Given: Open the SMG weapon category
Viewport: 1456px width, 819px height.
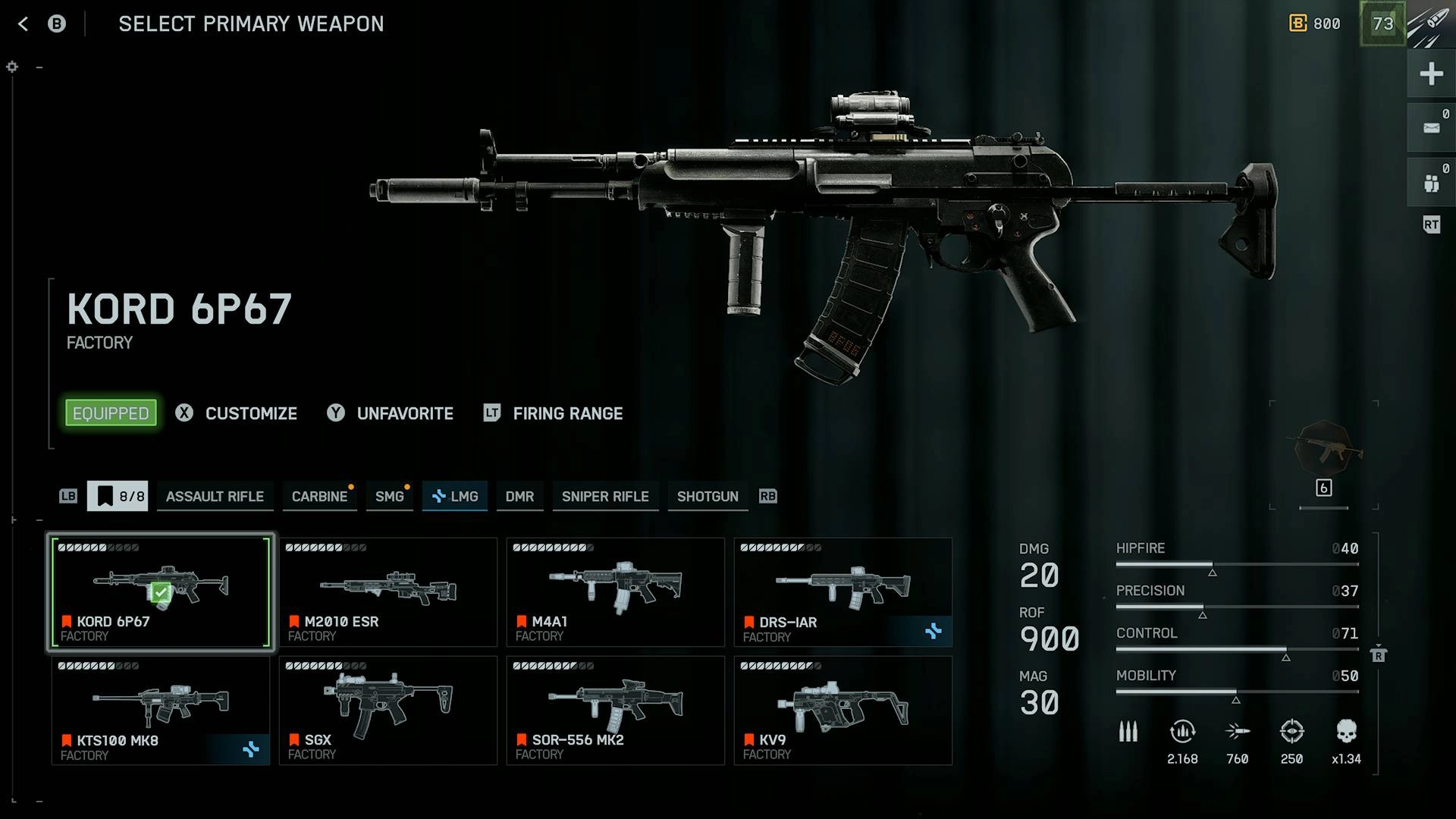Looking at the screenshot, I should tap(389, 497).
